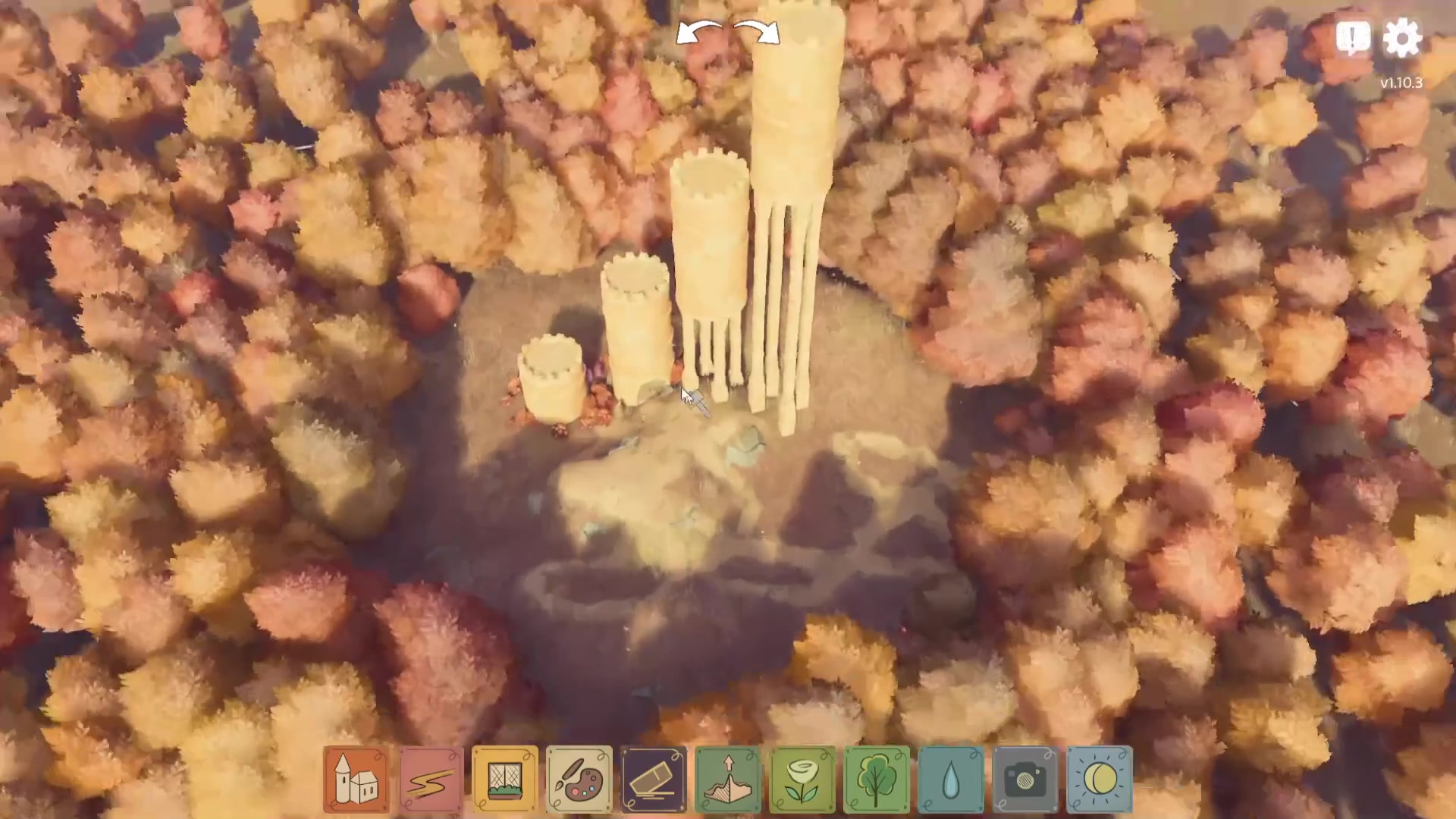Viewport: 1456px width, 819px height.
Task: Select the building construction tool
Action: point(356,778)
